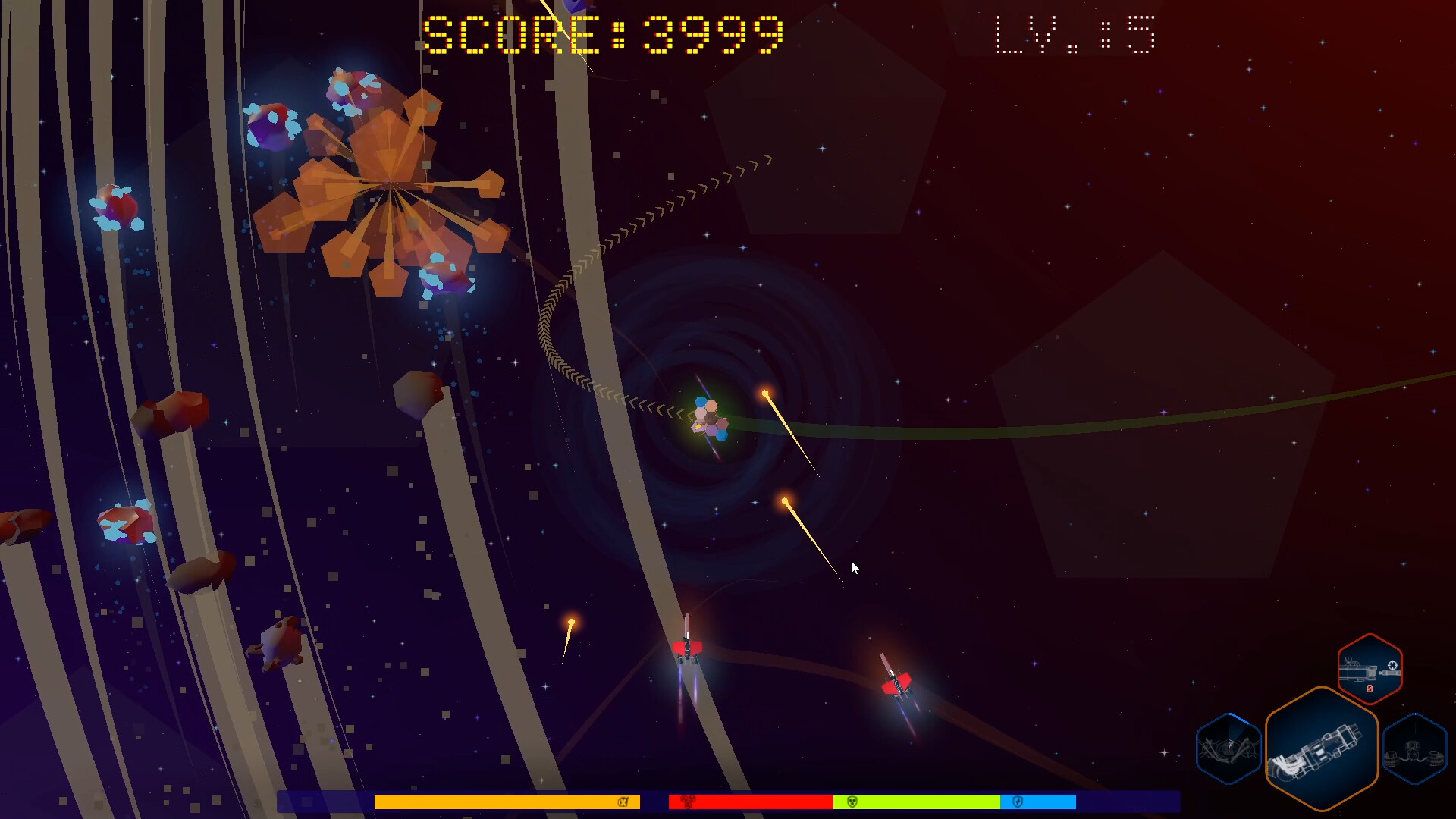This screenshot has height=819, width=1456.
Task: Click the yellow crossed-swords icon on the orange bar
Action: pos(623,802)
